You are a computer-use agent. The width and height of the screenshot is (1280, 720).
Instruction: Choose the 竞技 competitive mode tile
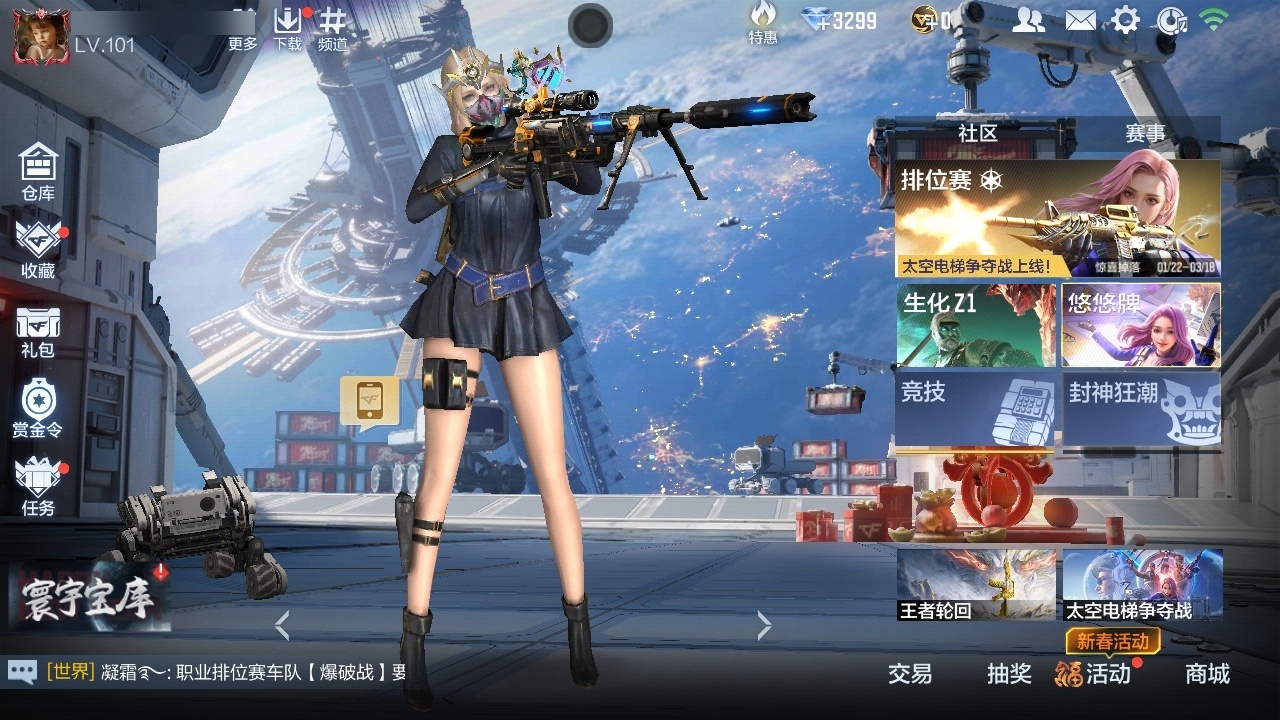[x=976, y=408]
